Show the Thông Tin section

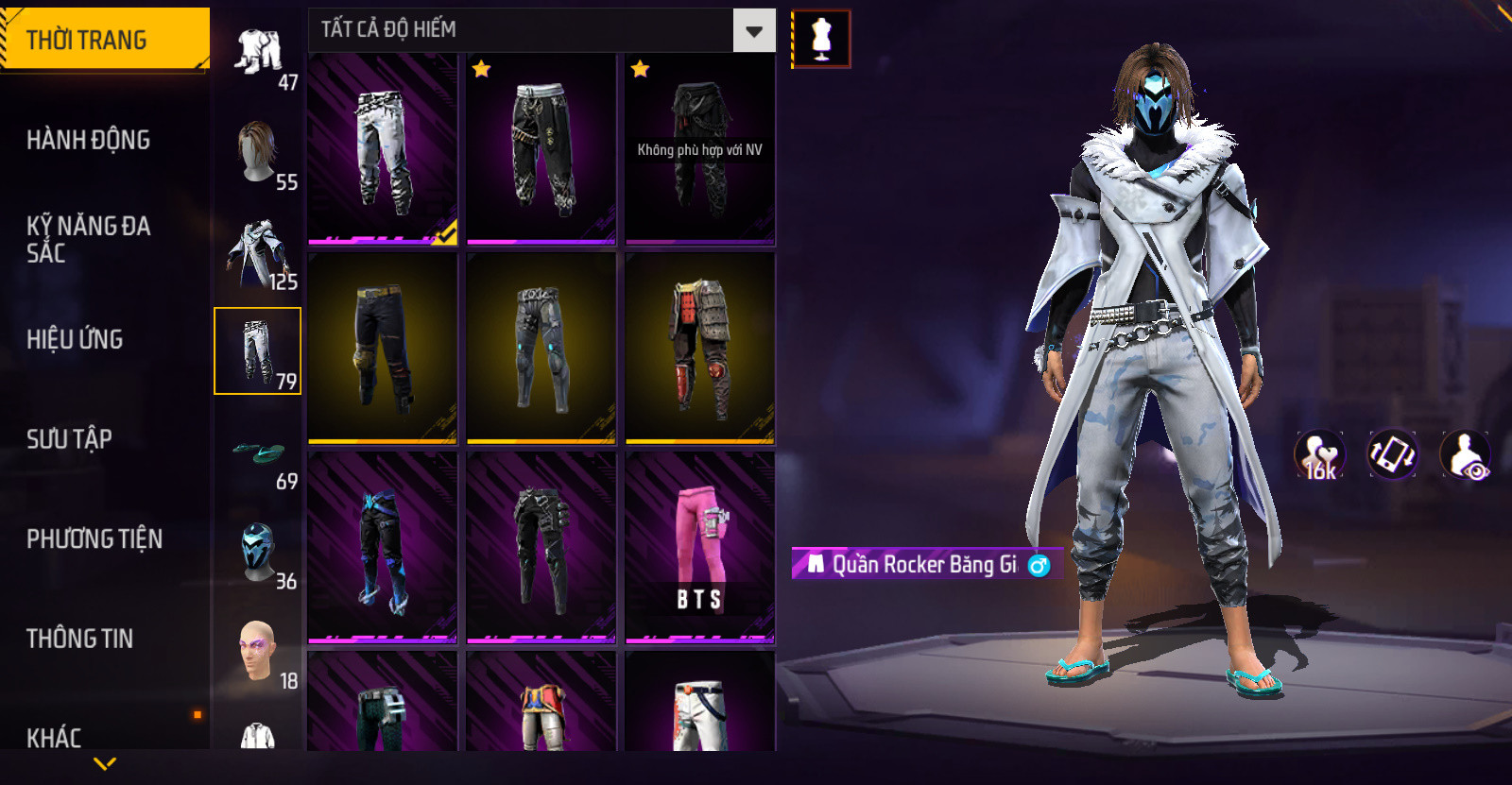80,639
